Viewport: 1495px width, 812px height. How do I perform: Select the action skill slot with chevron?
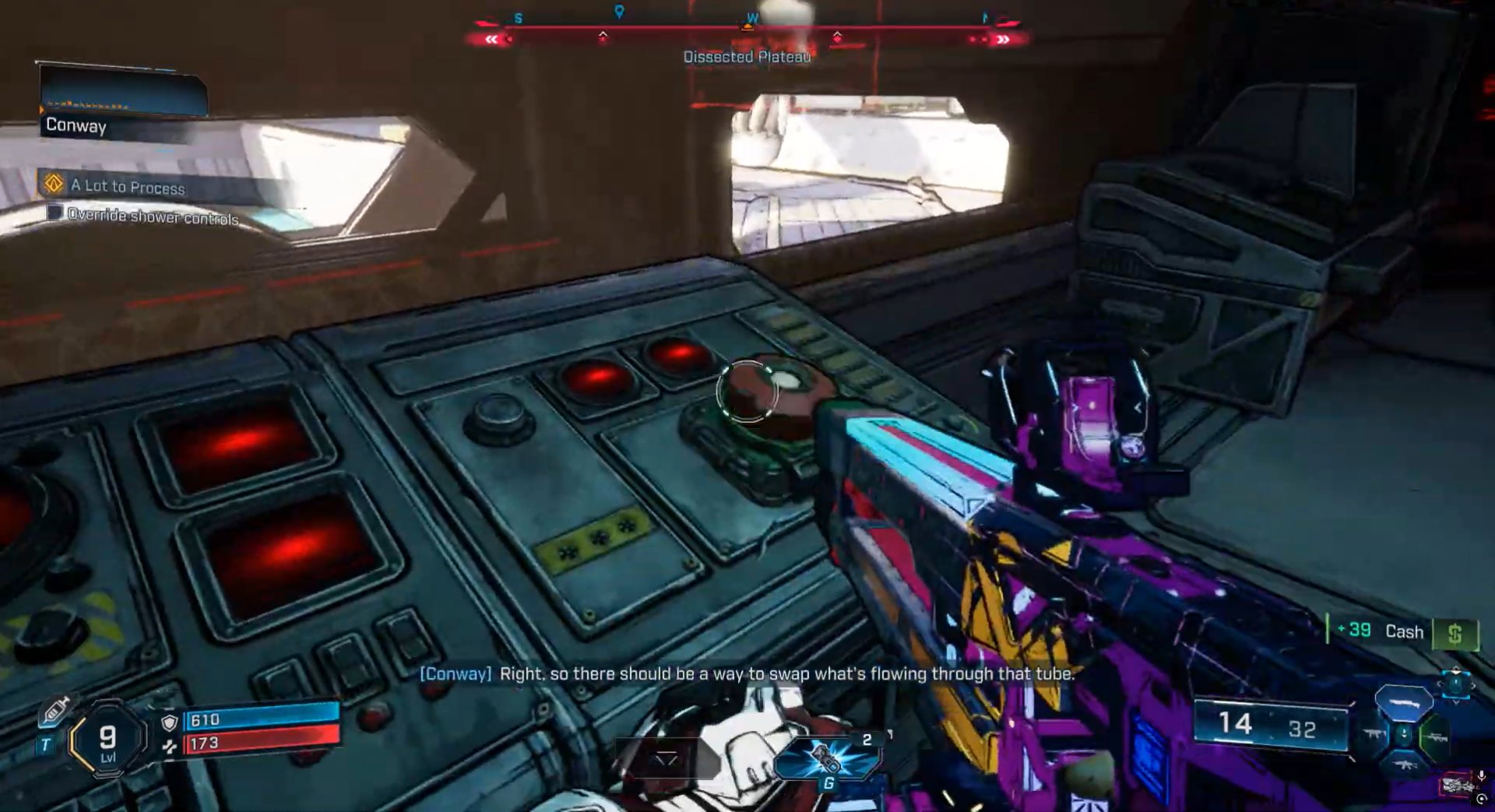pos(667,759)
